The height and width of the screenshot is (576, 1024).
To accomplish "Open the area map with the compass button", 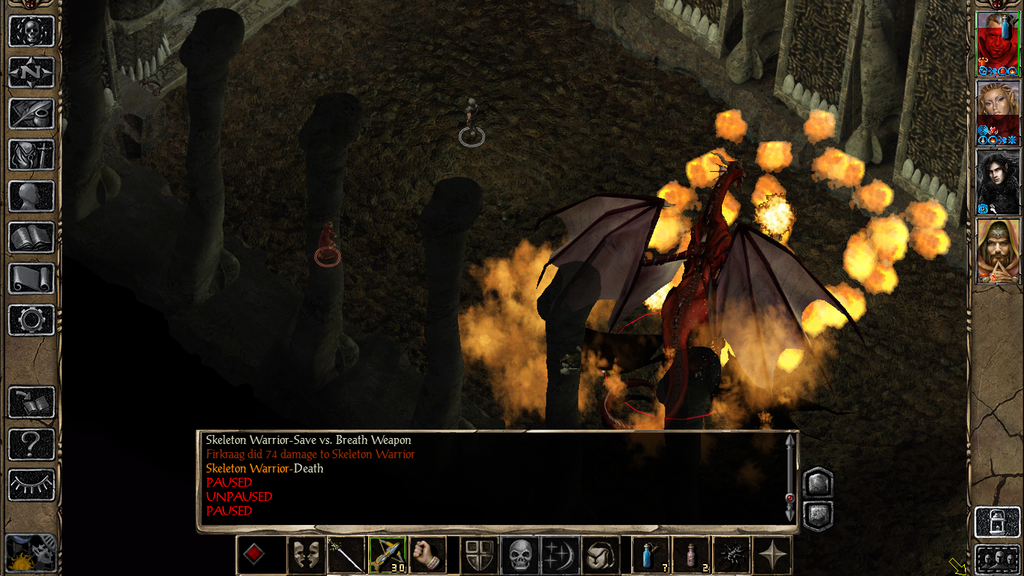I will coord(31,72).
